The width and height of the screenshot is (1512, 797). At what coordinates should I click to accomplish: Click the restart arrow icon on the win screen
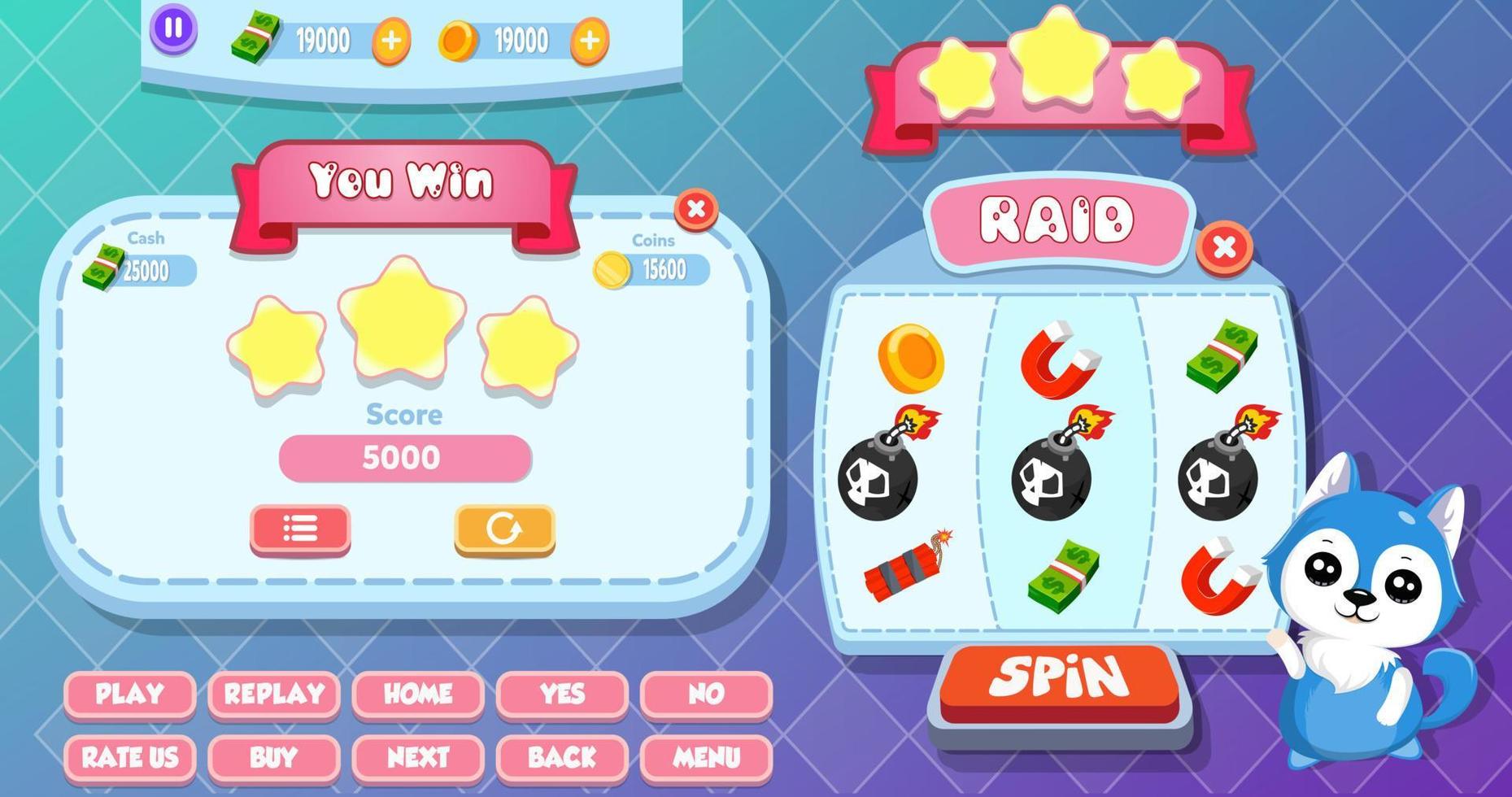(503, 529)
